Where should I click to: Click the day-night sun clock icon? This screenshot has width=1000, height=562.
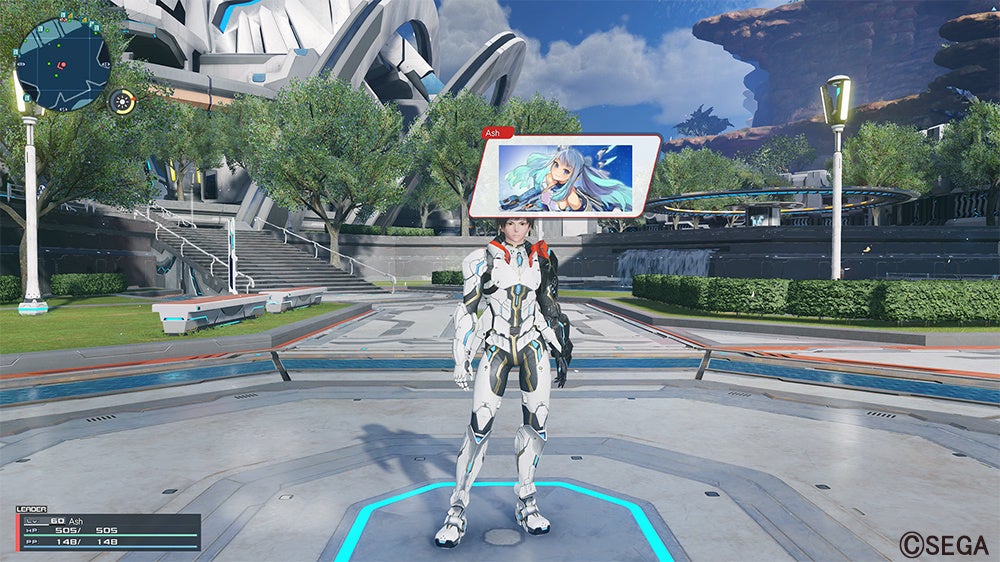click(x=122, y=101)
